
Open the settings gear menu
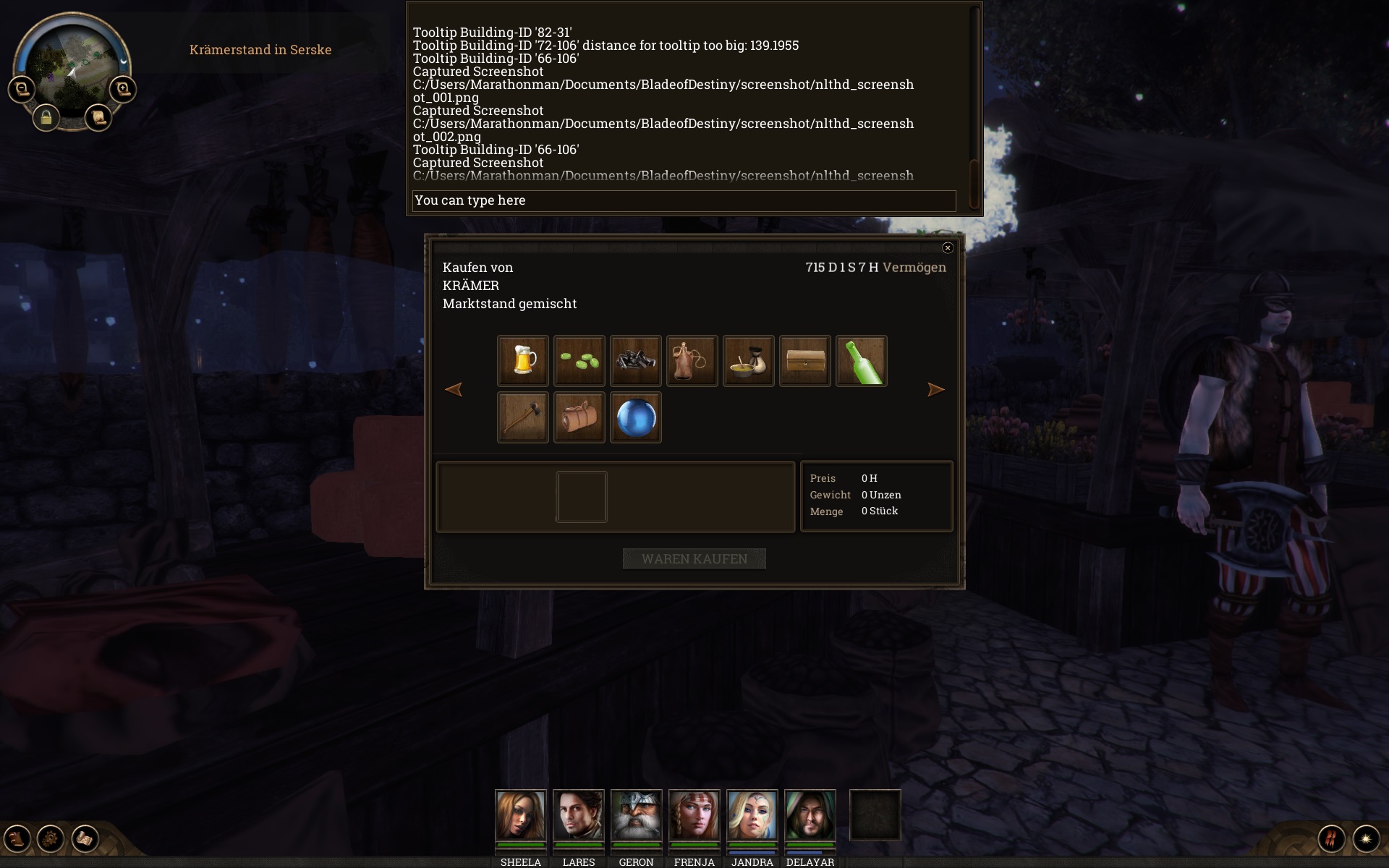[x=51, y=839]
